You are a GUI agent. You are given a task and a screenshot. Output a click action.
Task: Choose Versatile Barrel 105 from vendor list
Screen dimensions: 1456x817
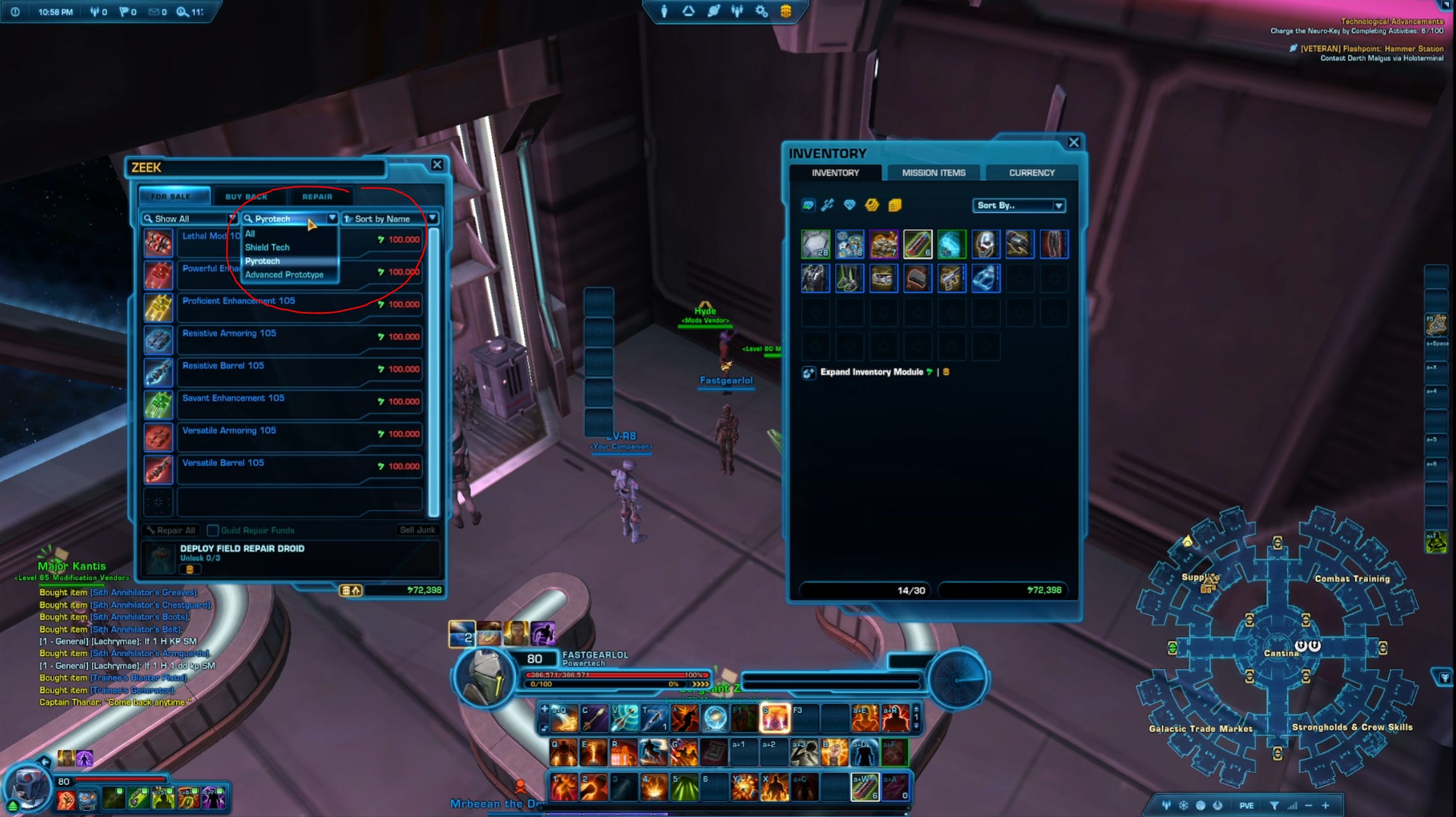[223, 463]
